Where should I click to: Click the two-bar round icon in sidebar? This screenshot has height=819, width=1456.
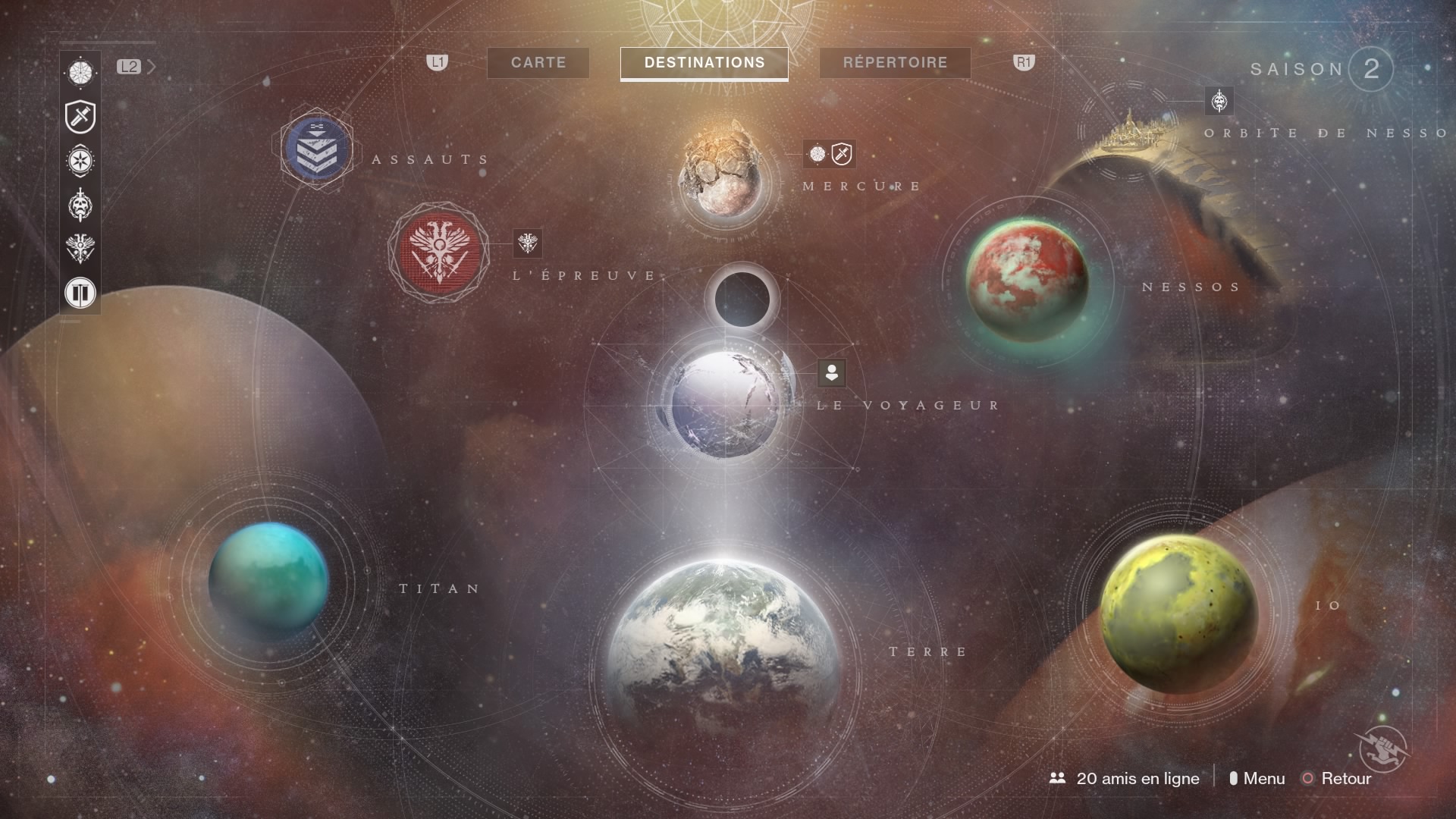80,292
